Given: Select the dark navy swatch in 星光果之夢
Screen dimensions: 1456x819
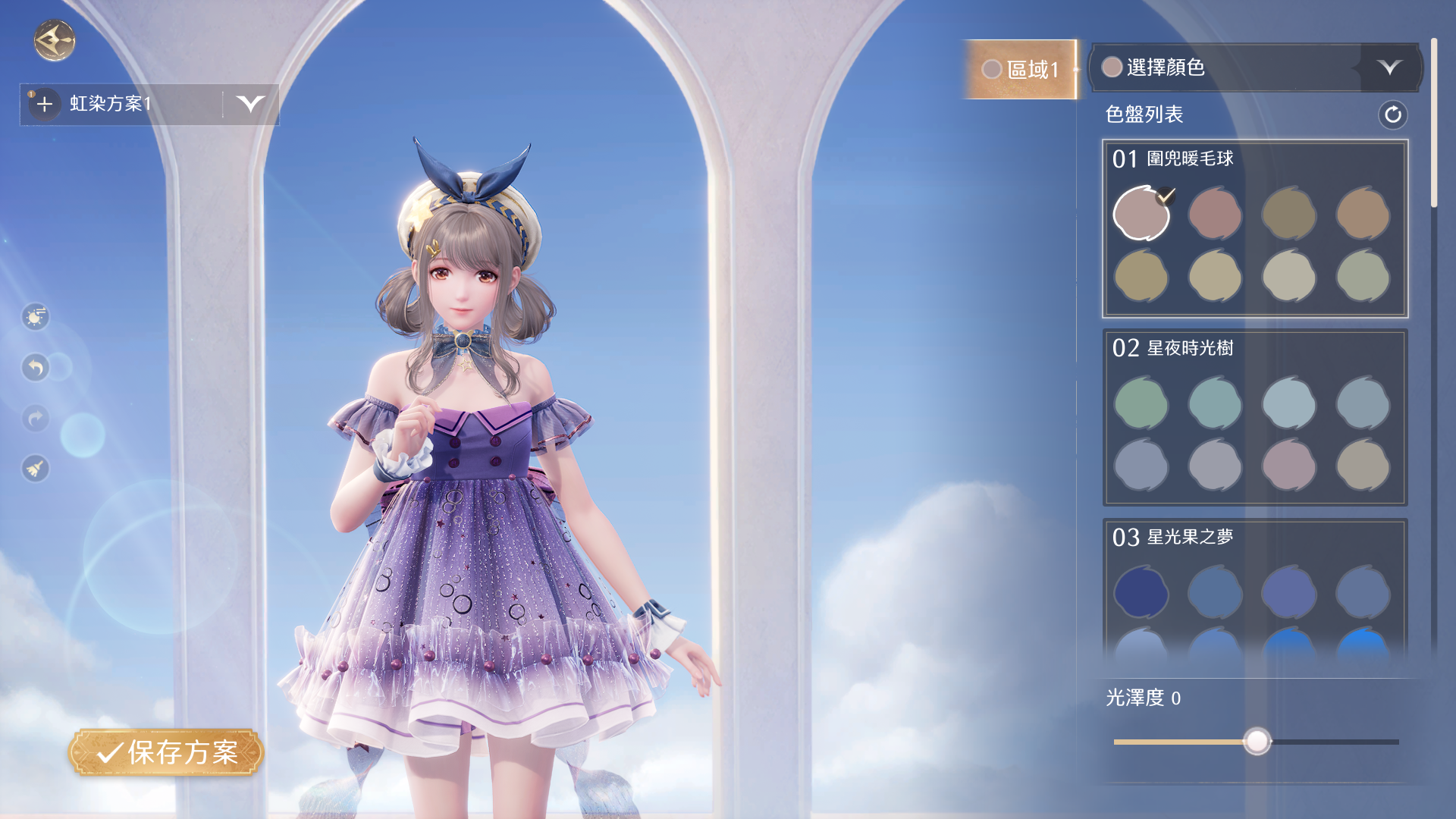Looking at the screenshot, I should (x=1141, y=592).
